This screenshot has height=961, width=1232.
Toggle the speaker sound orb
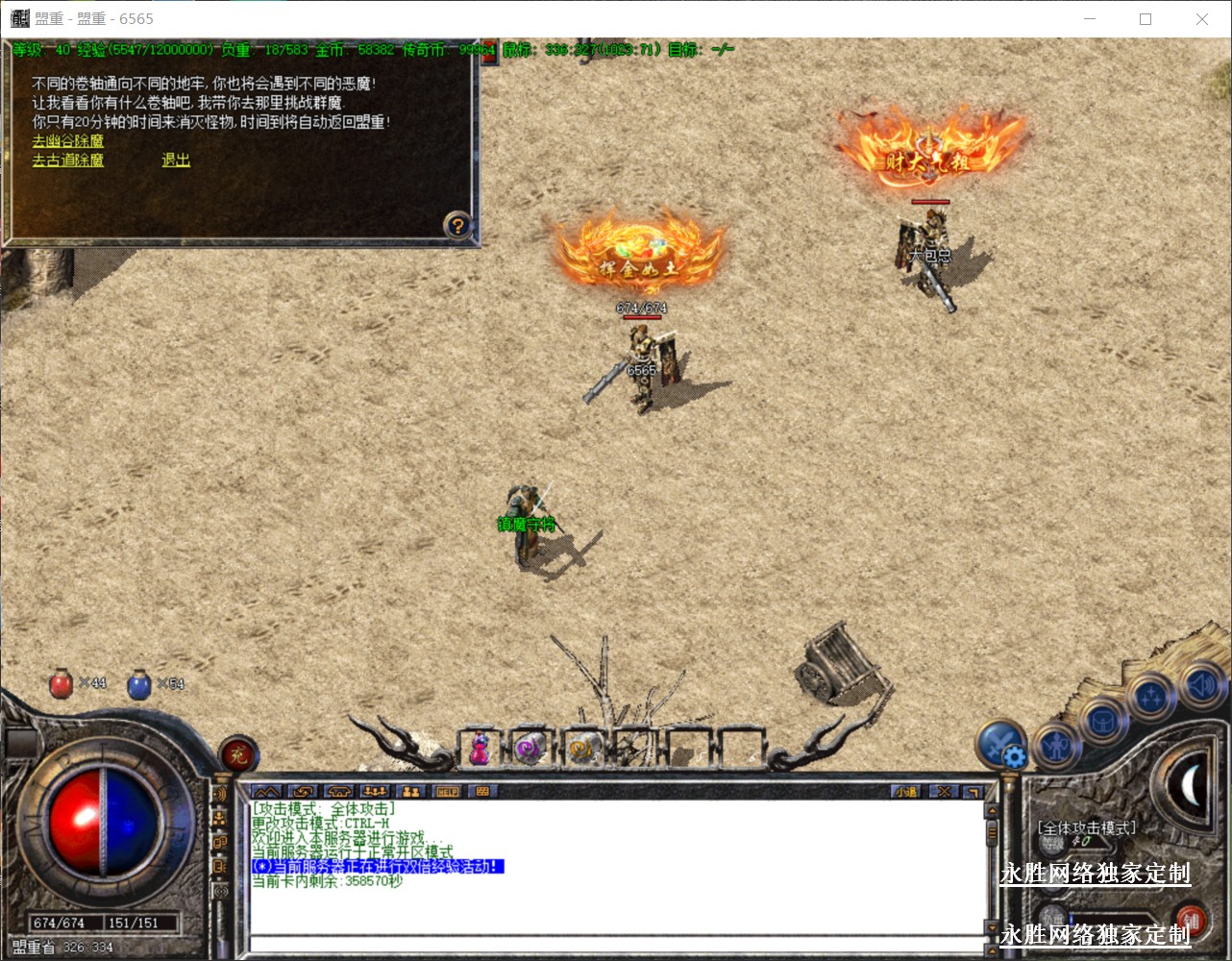pos(1199,684)
